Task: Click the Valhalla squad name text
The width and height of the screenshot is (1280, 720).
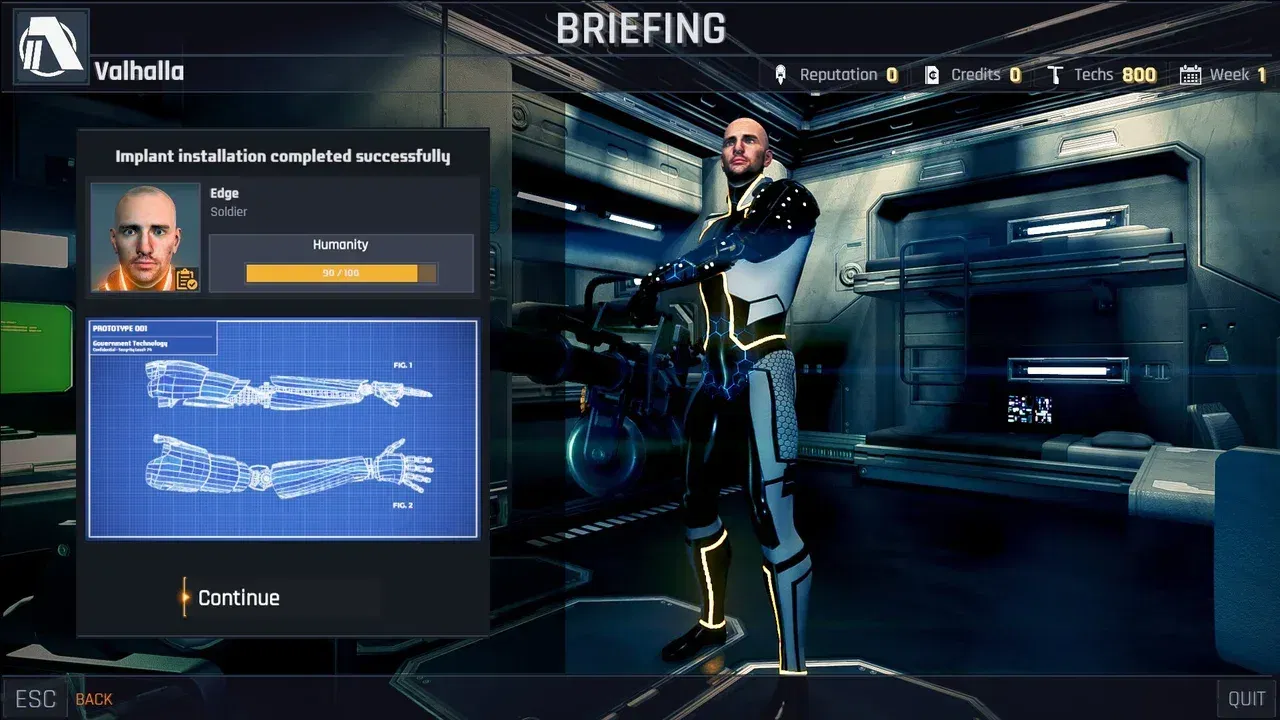Action: coord(137,71)
